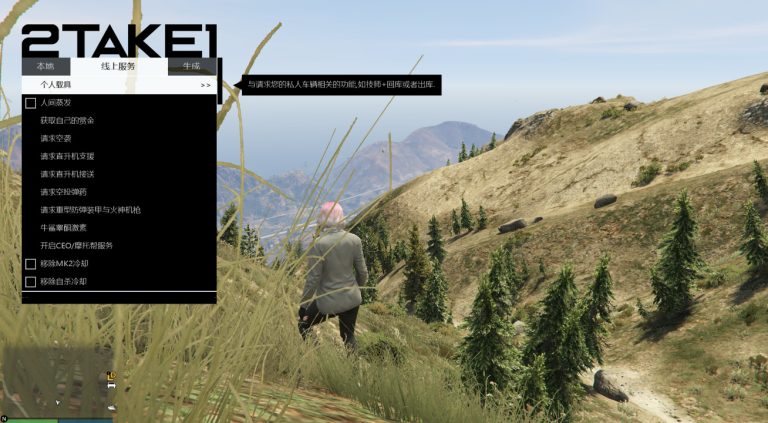Choose 获取自己的赏金

[x=67, y=120]
